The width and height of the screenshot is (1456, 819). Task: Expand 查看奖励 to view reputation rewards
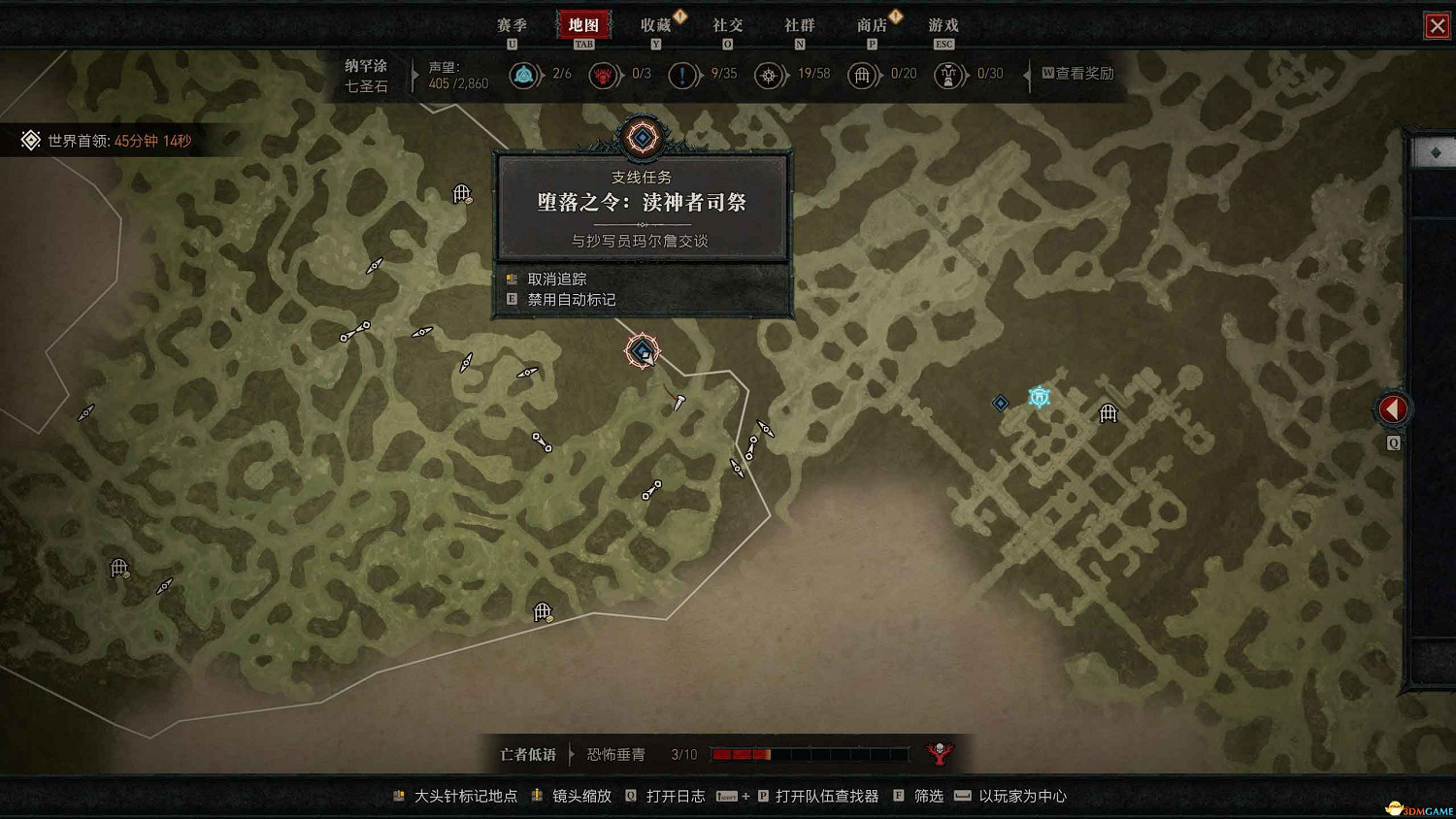pyautogui.click(x=1077, y=75)
